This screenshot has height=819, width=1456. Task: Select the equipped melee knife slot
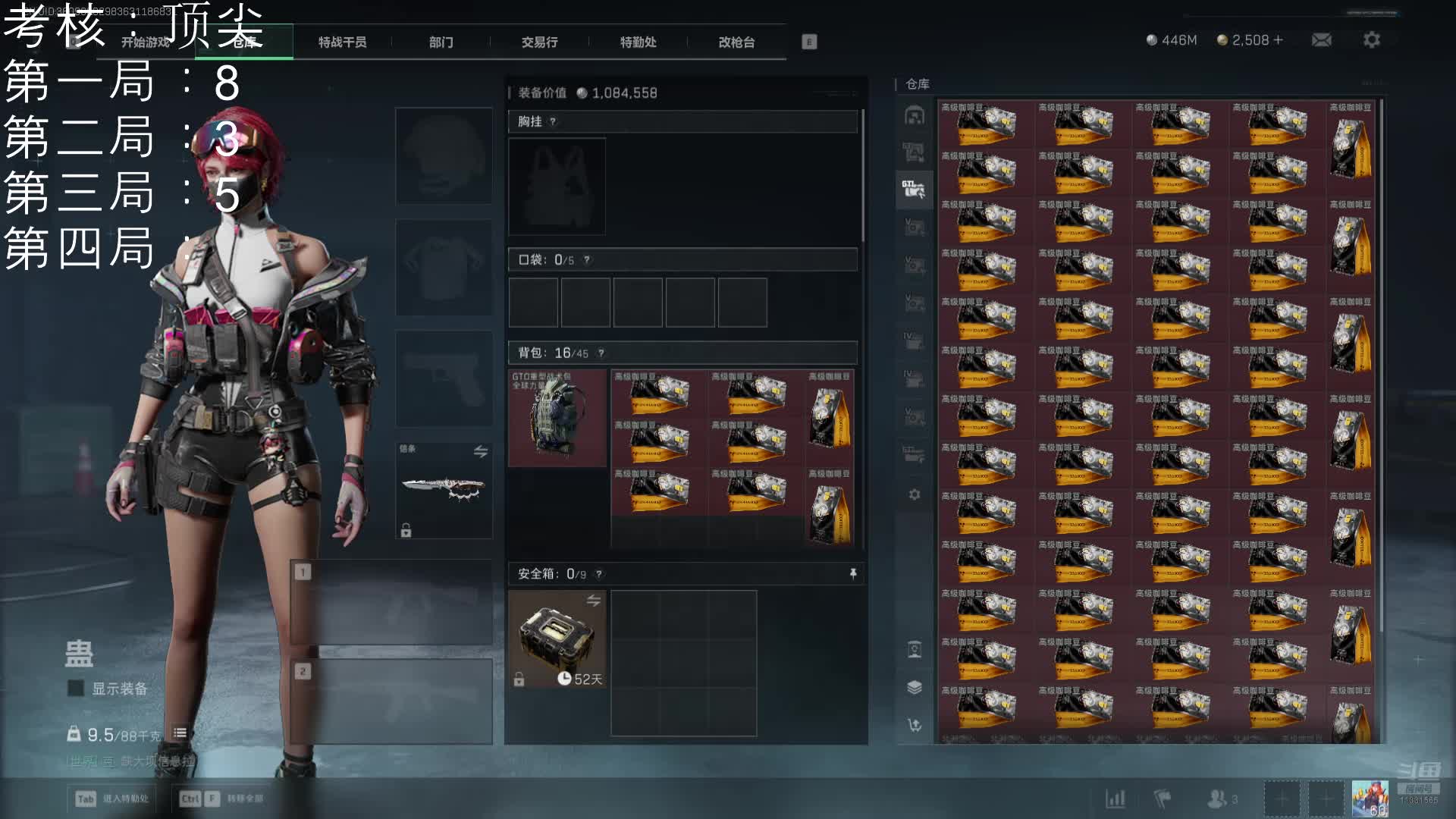tap(444, 490)
